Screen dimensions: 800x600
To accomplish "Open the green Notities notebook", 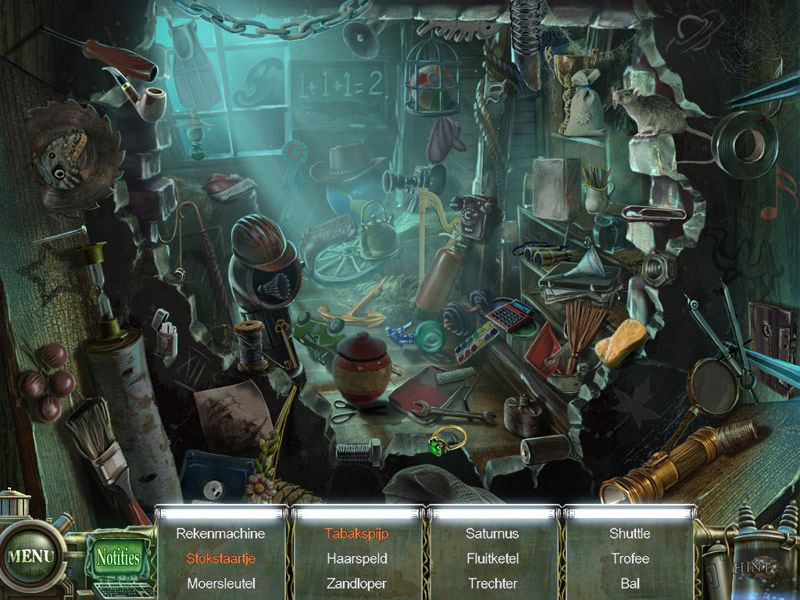I will pos(118,558).
